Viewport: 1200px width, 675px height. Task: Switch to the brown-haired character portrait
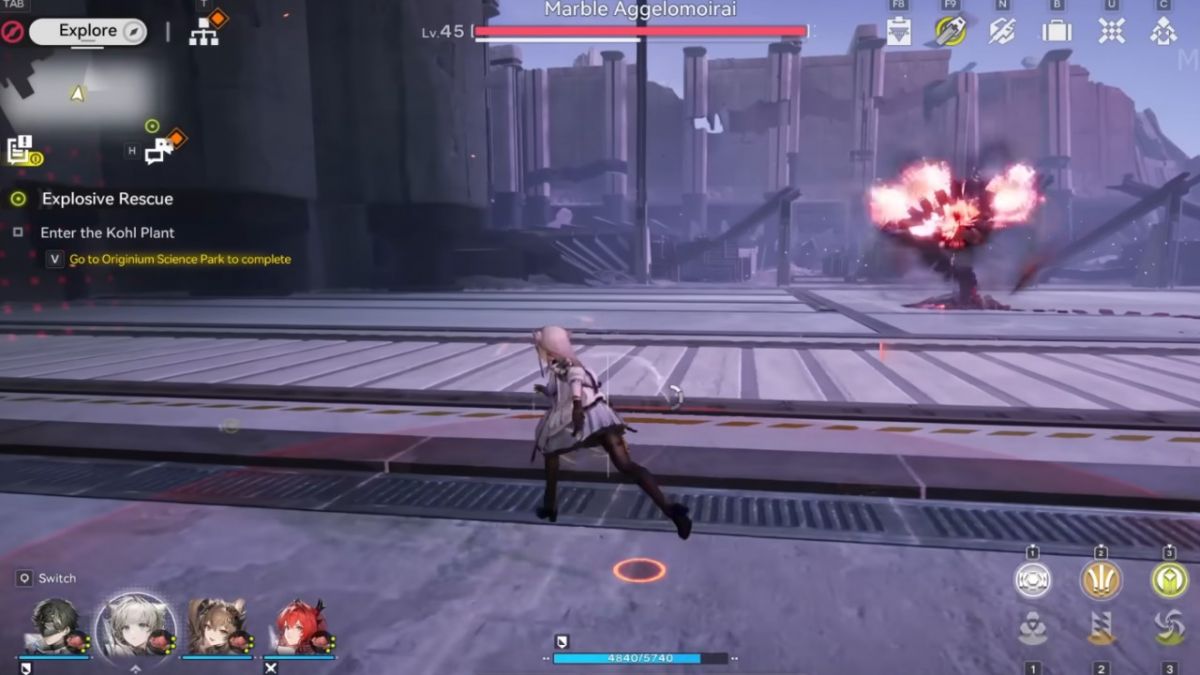tap(216, 627)
